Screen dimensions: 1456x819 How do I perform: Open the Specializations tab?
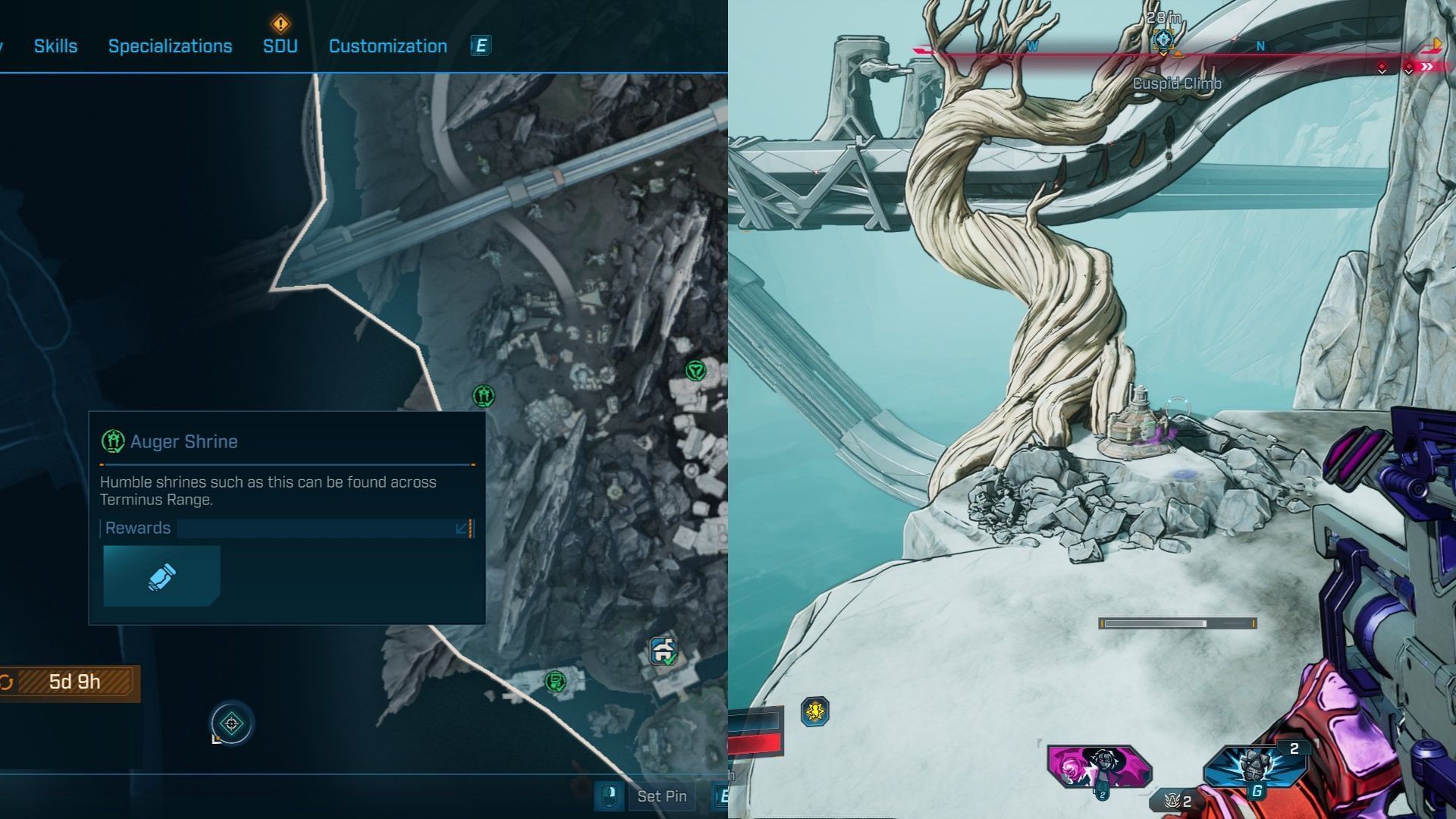click(170, 46)
